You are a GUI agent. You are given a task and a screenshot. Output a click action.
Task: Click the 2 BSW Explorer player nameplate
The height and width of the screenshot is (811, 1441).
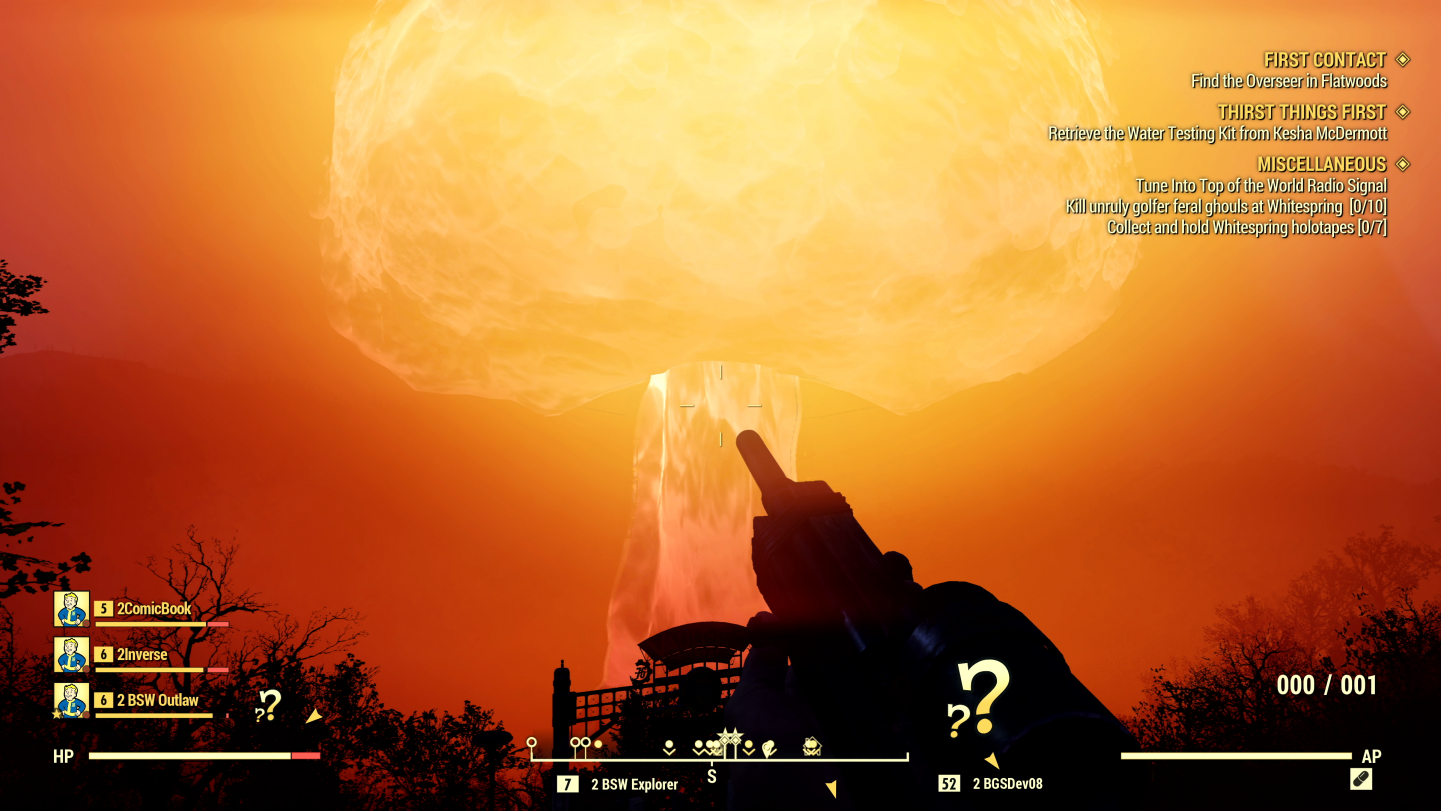pos(634,785)
